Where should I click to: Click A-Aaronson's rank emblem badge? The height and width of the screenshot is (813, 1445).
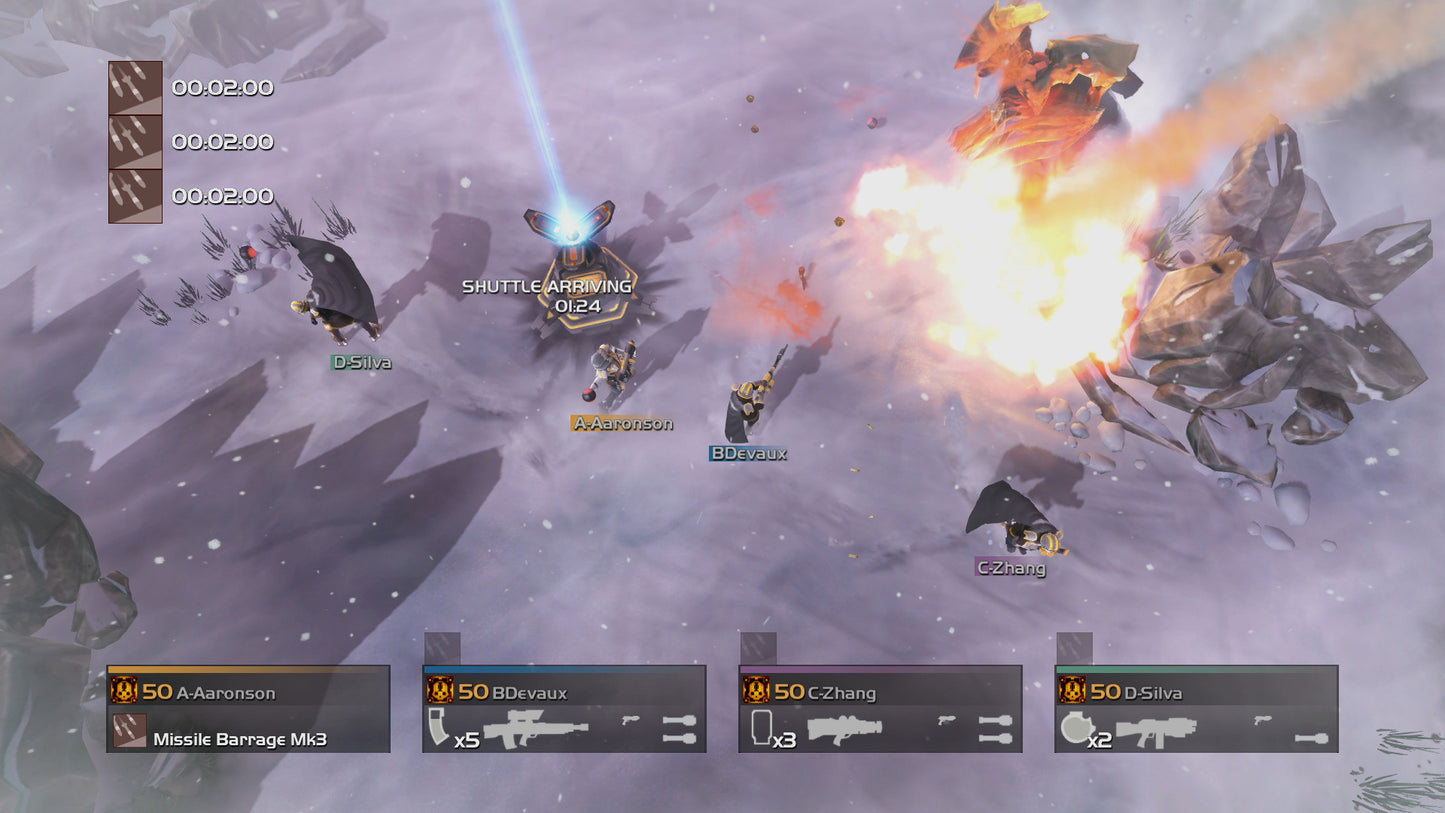pos(122,691)
